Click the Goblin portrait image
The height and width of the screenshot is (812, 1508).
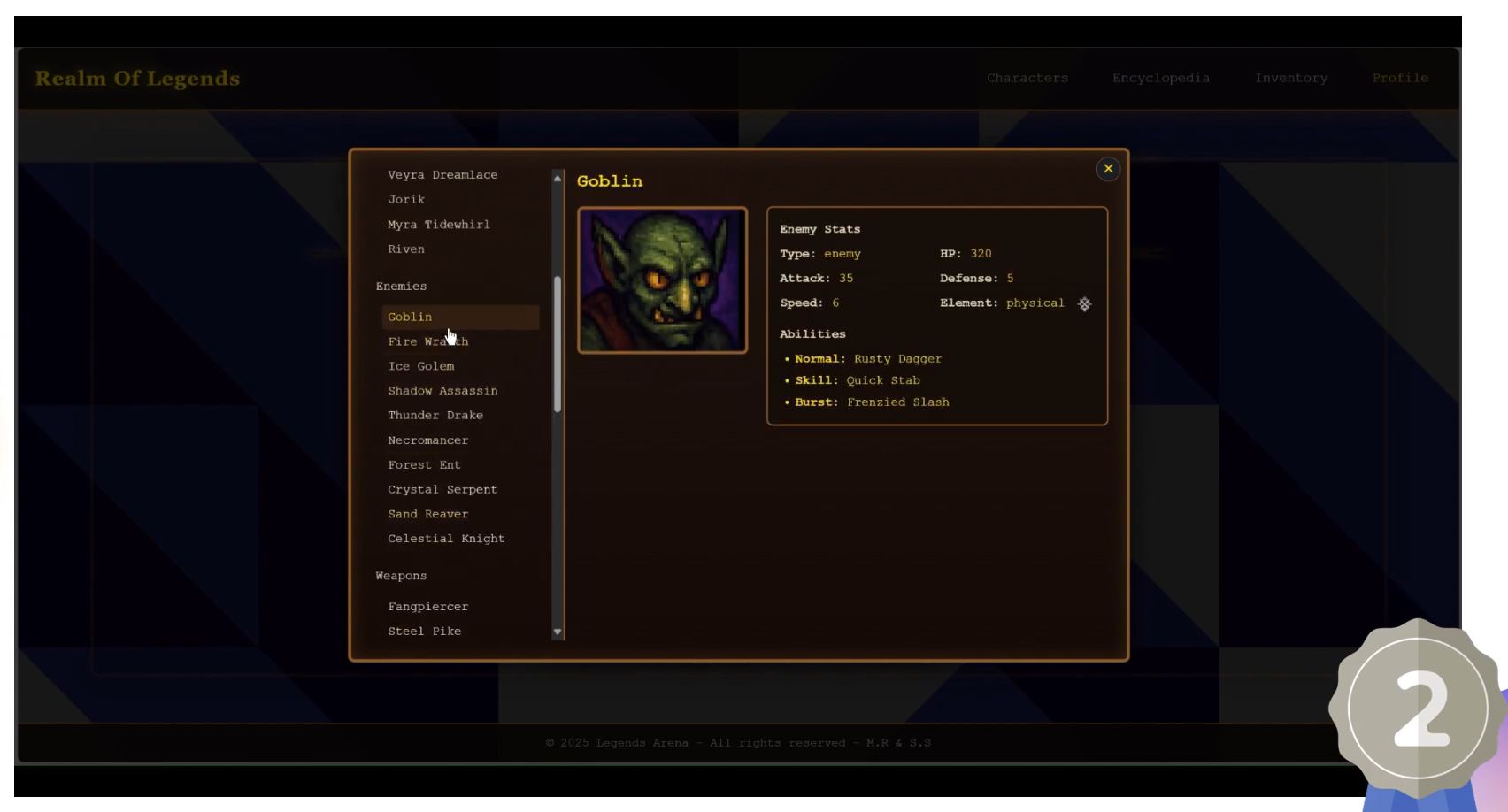coord(662,280)
